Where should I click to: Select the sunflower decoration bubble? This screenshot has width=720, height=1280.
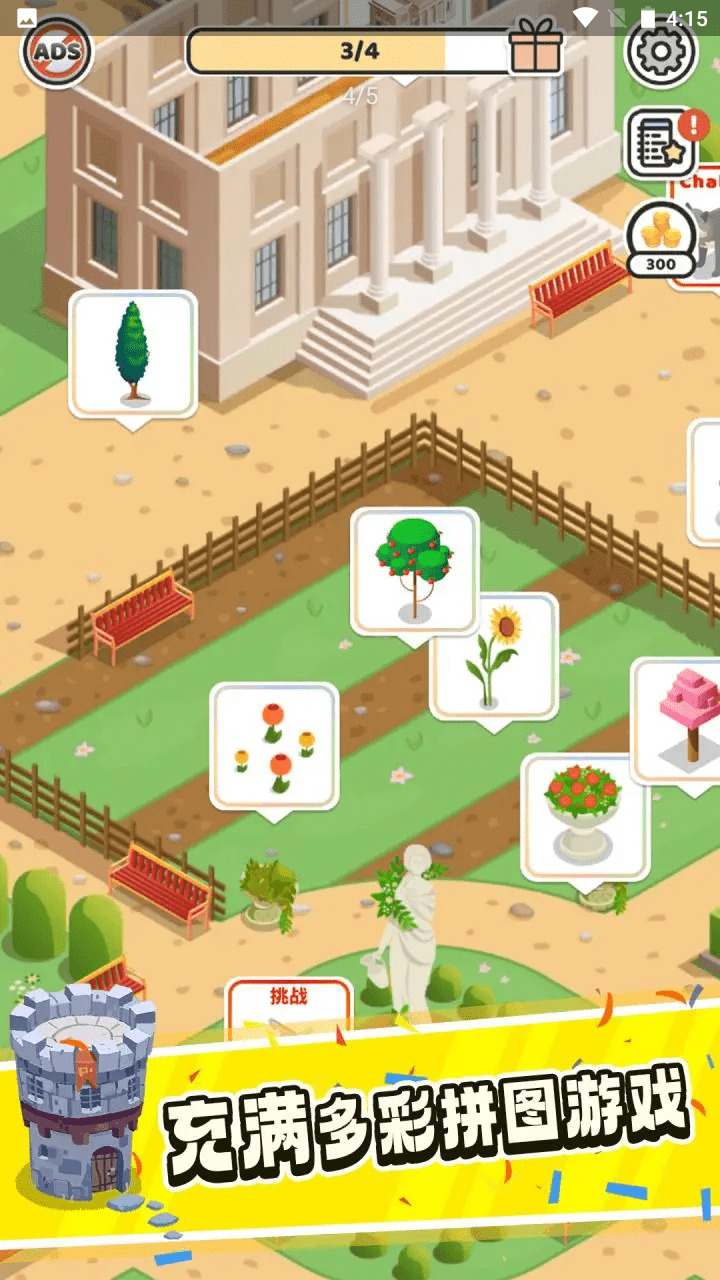point(494,656)
